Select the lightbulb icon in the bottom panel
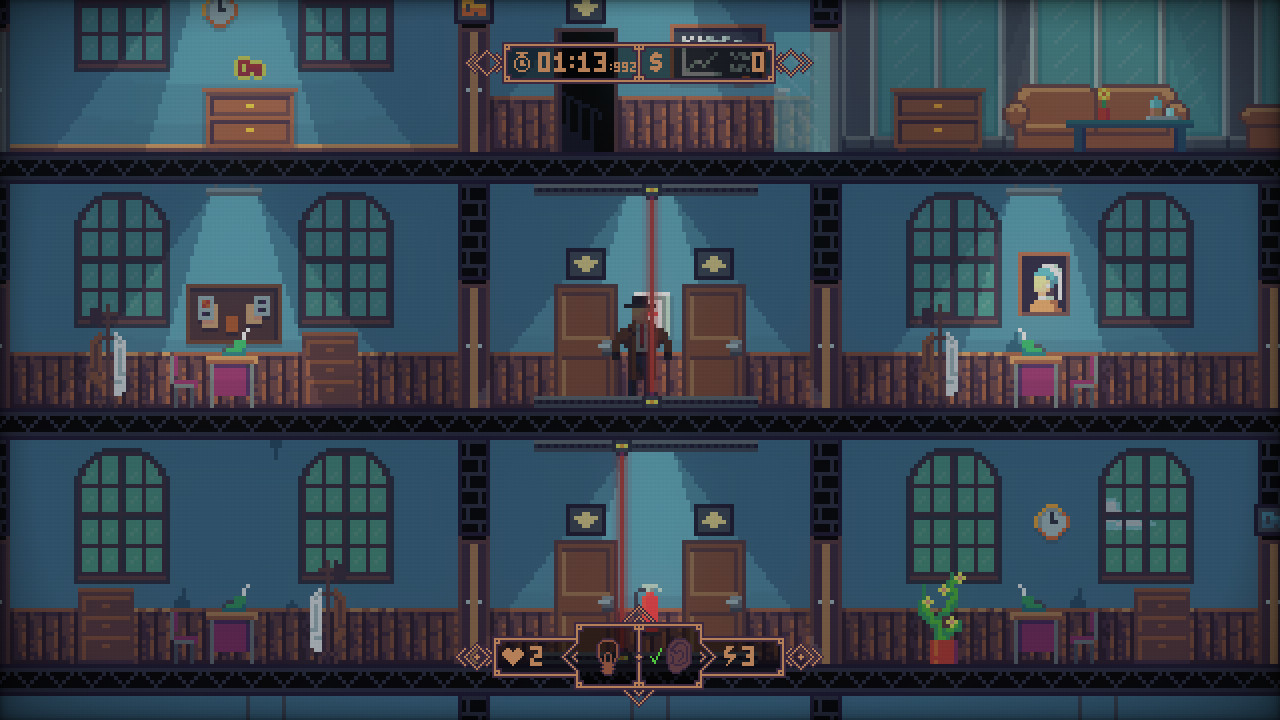This screenshot has height=720, width=1280. pyautogui.click(x=607, y=655)
